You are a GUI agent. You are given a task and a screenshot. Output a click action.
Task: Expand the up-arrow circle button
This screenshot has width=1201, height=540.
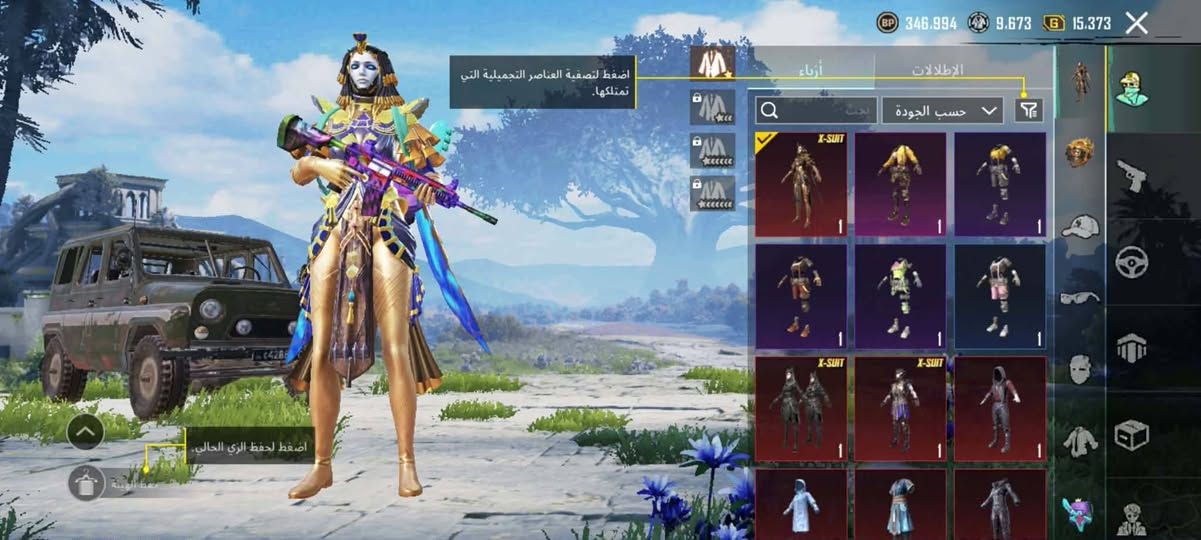(x=86, y=431)
